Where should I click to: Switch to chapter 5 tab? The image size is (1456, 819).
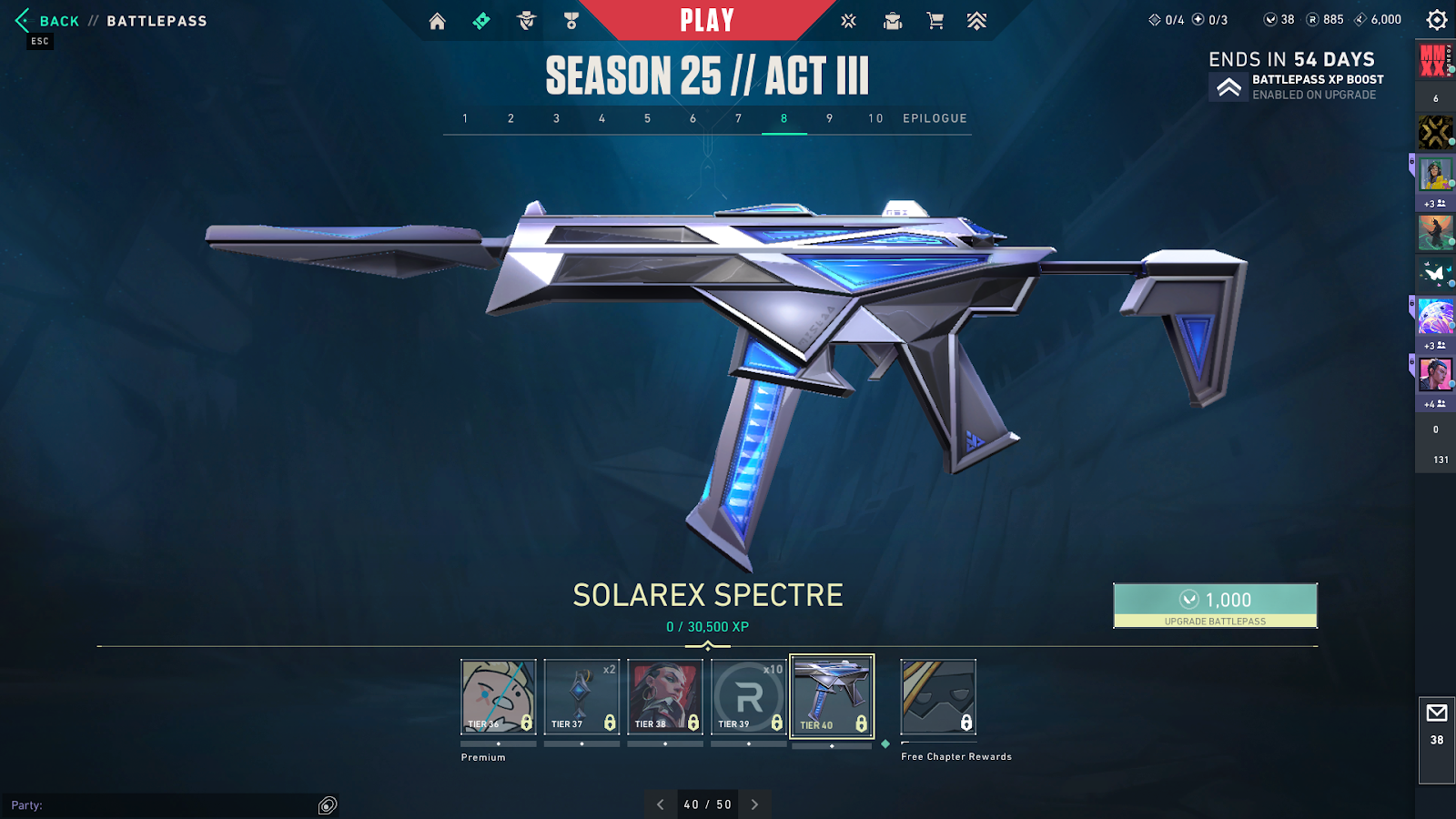point(647,118)
